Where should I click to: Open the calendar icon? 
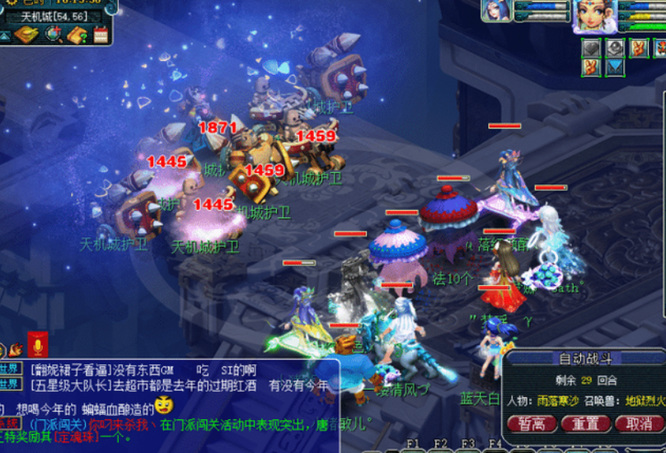tap(100, 34)
